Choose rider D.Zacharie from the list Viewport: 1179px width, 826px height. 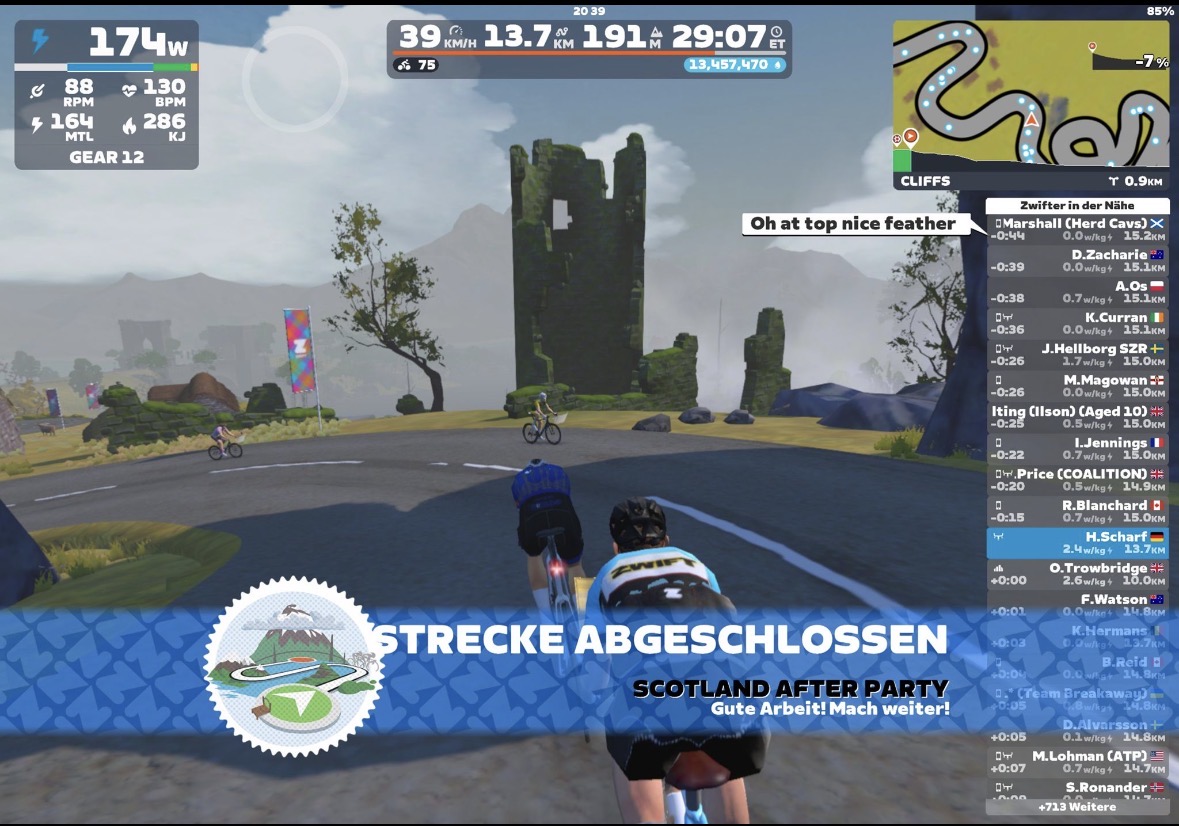point(1077,260)
